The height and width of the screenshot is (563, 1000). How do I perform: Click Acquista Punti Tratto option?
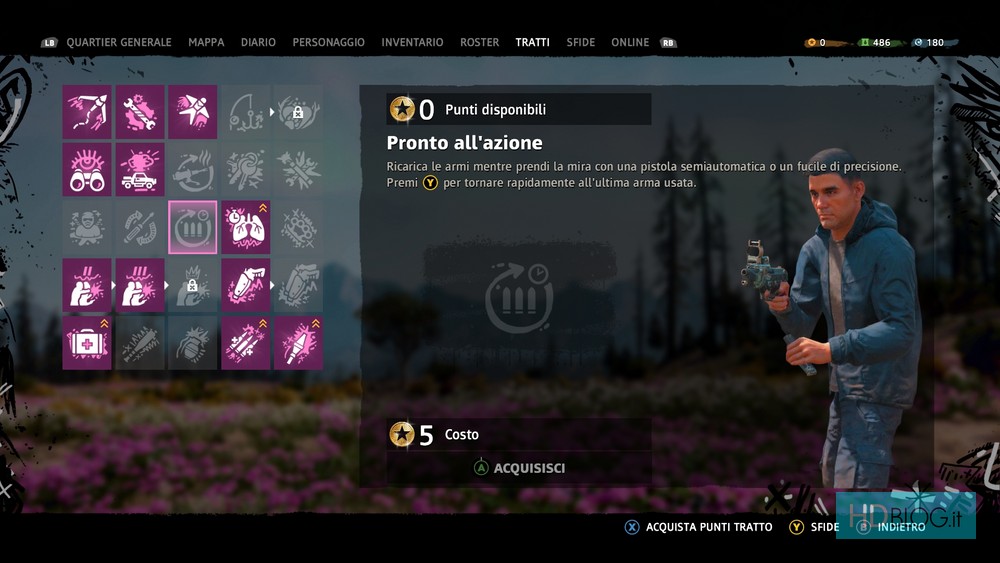(x=698, y=527)
